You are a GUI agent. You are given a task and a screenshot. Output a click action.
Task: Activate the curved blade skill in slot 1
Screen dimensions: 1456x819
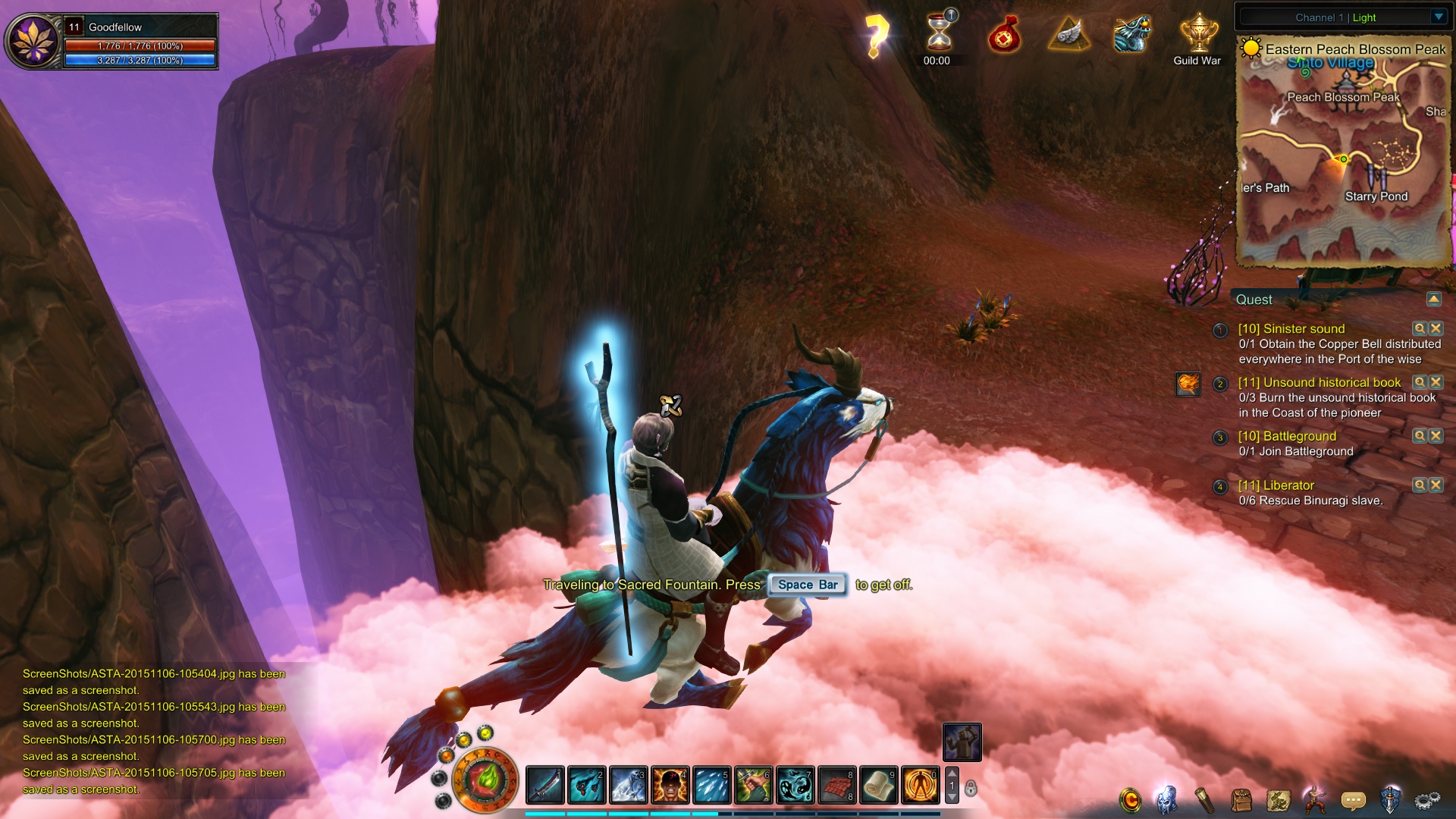(545, 785)
